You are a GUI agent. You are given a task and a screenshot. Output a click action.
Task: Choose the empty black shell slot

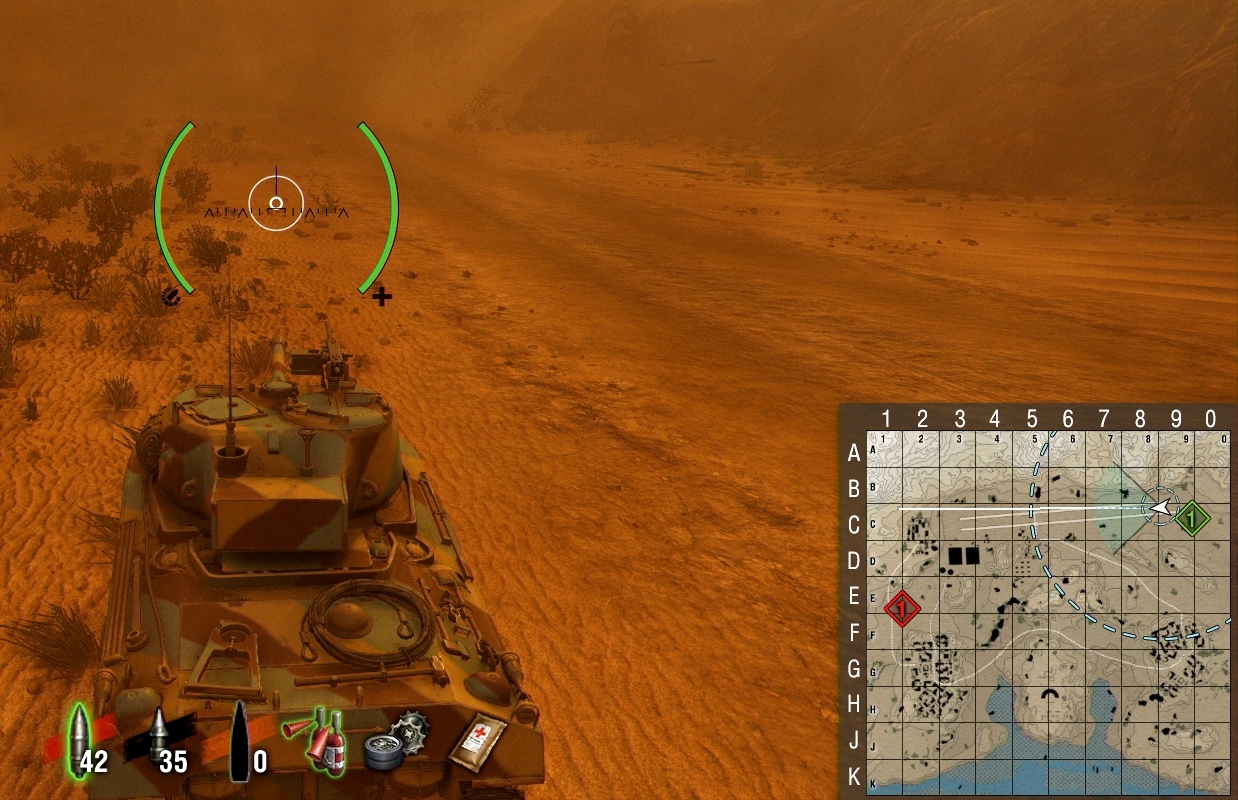(240, 741)
